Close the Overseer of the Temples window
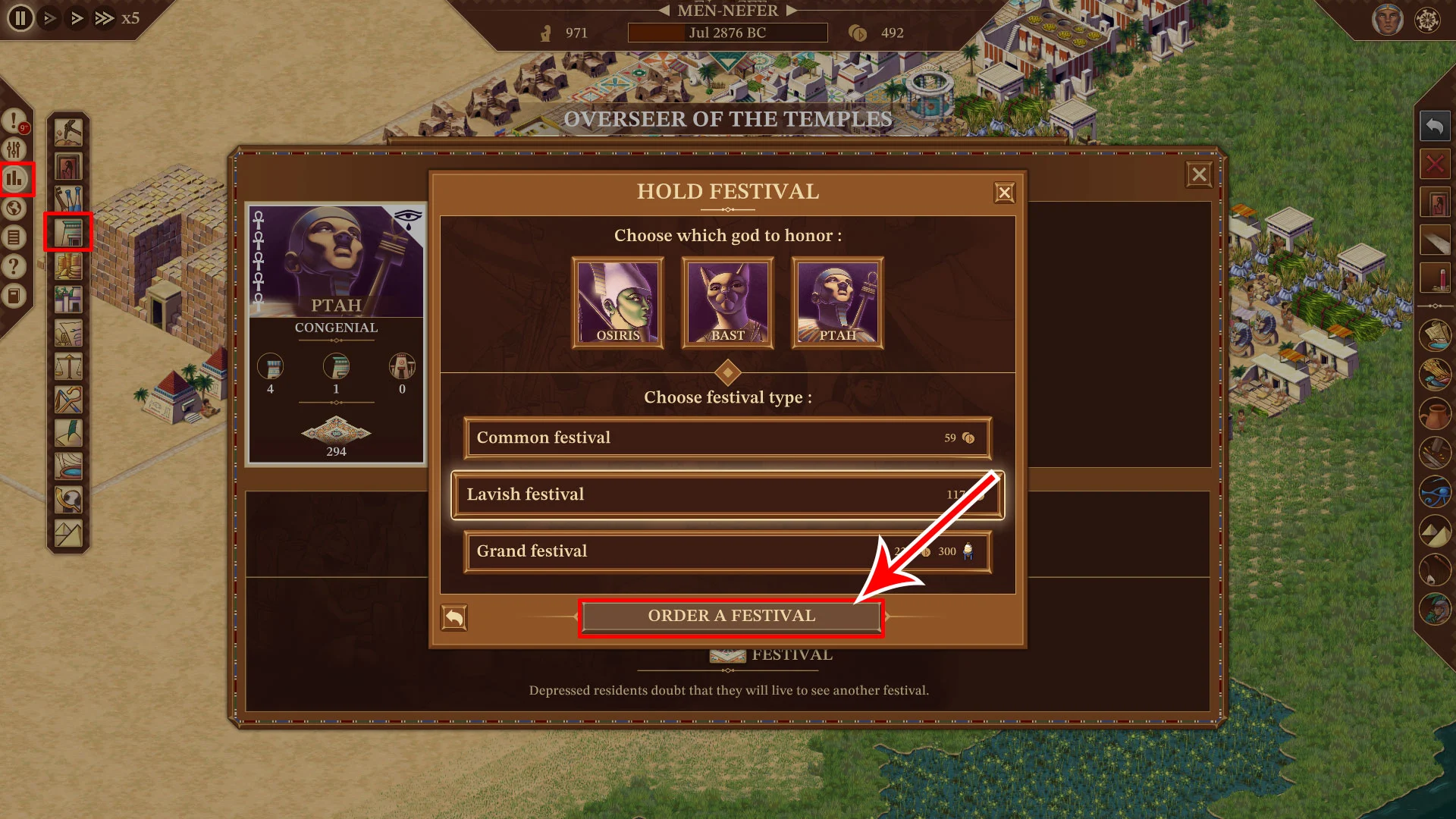Viewport: 1456px width, 819px height. click(1199, 175)
